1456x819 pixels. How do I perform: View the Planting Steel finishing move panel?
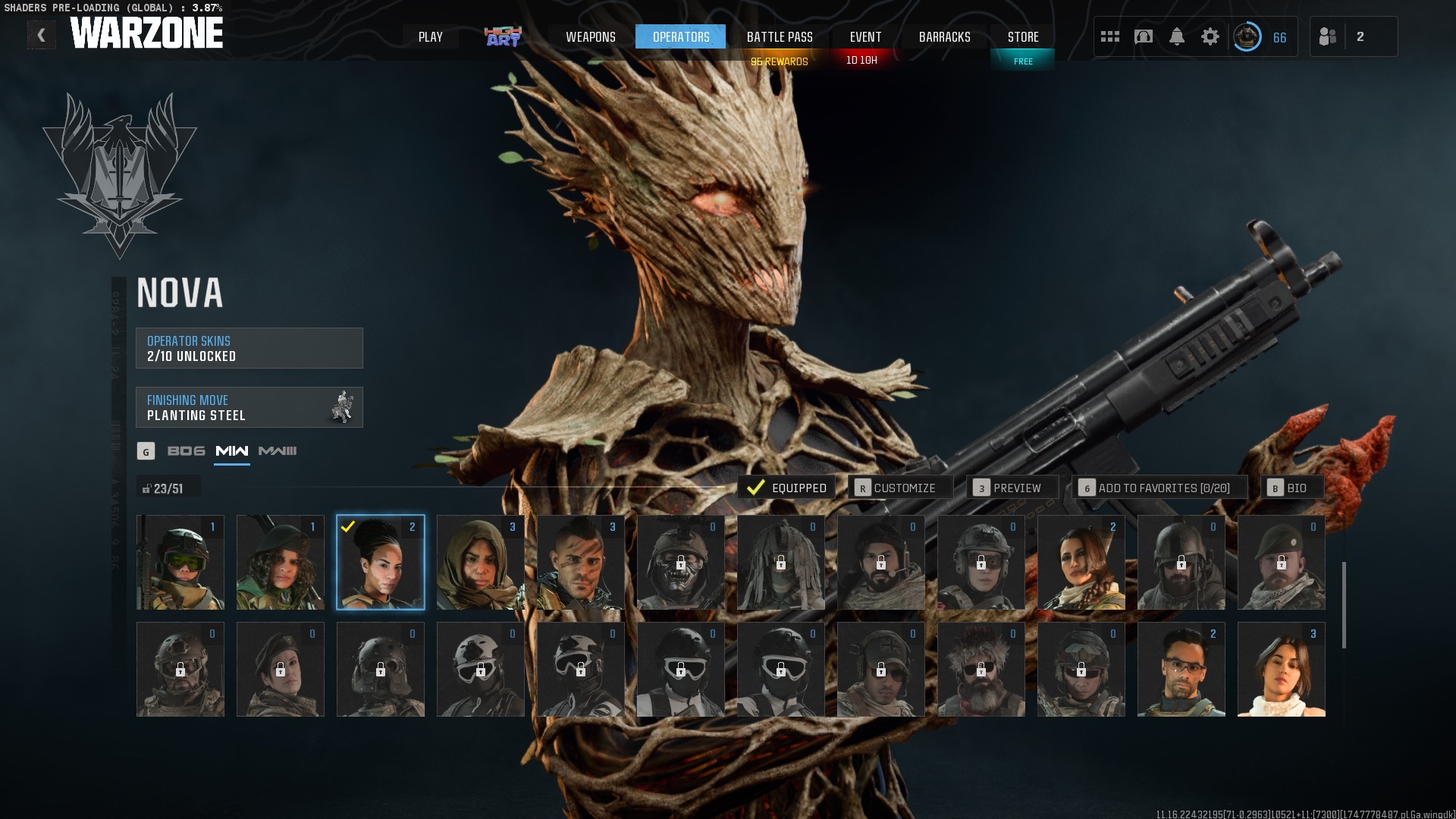point(249,407)
